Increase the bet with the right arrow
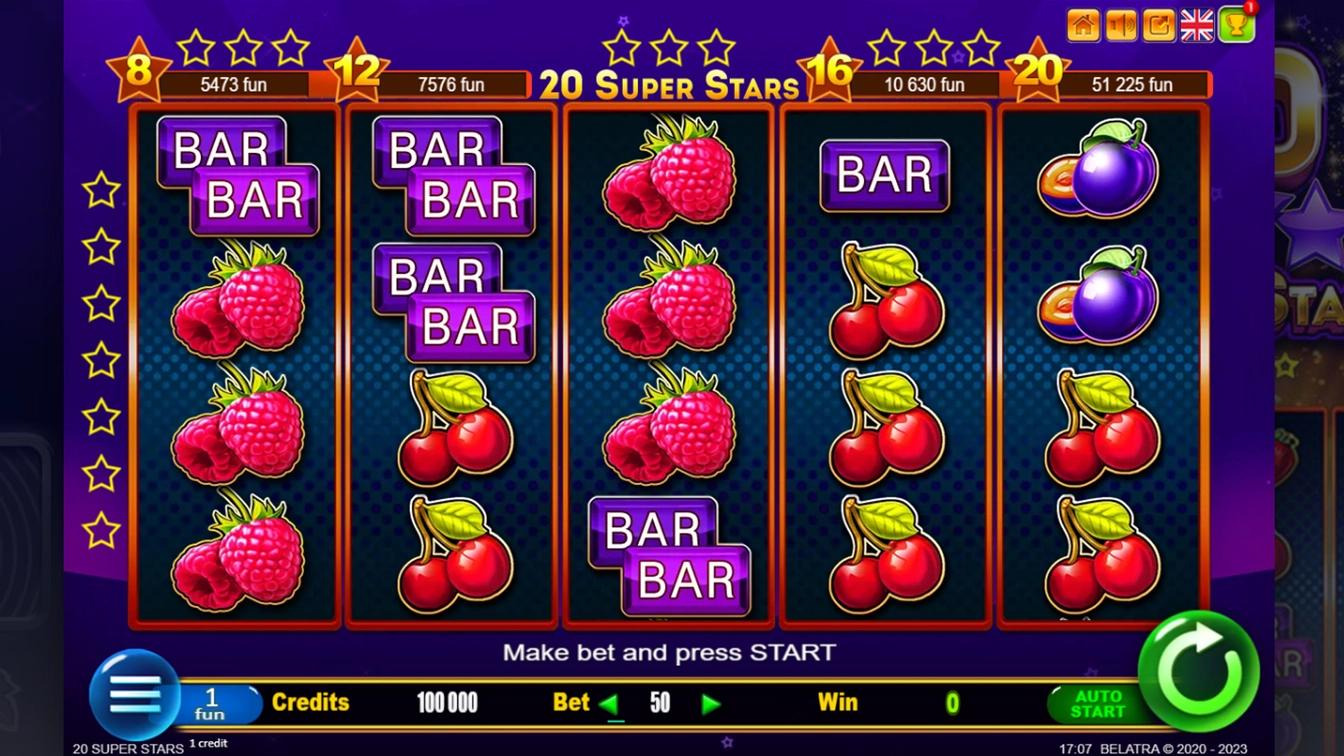This screenshot has width=1344, height=756. [x=711, y=704]
